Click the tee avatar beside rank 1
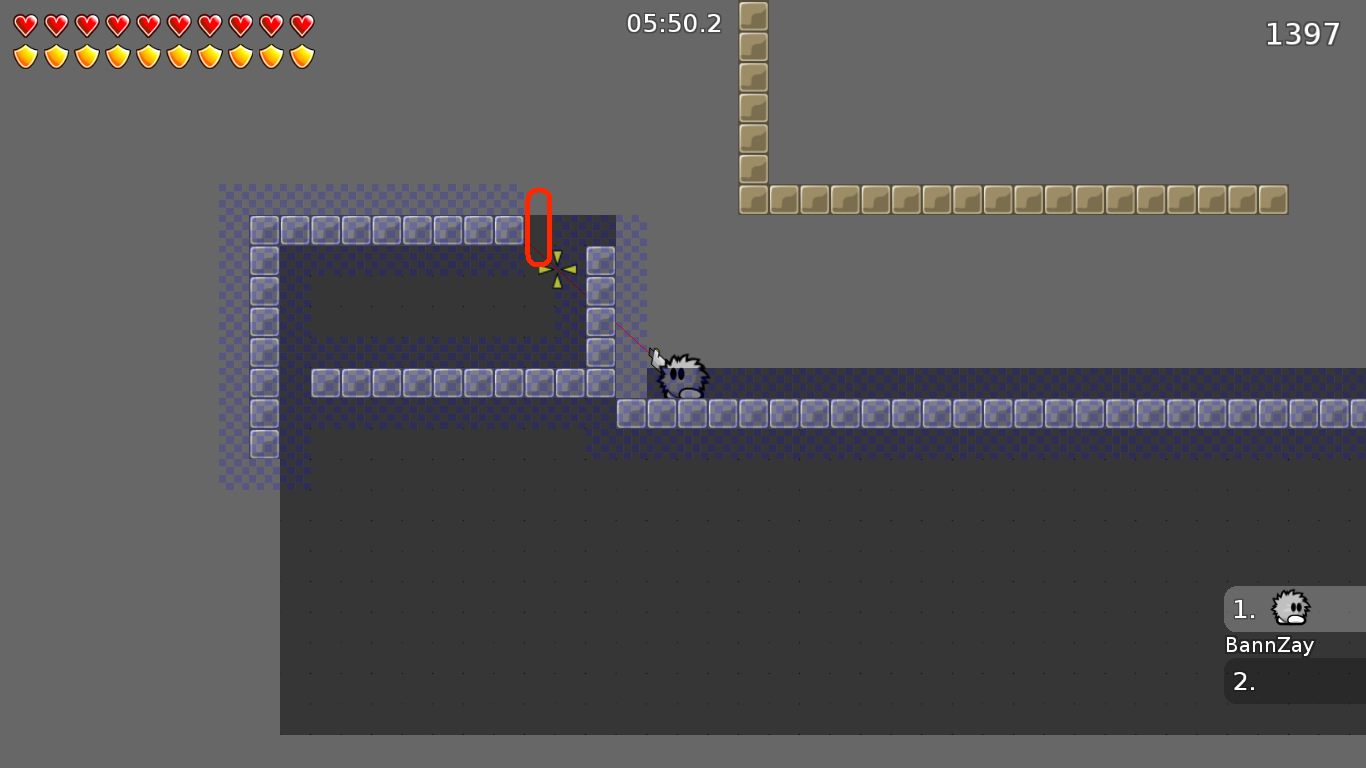The height and width of the screenshot is (768, 1366). coord(1289,609)
